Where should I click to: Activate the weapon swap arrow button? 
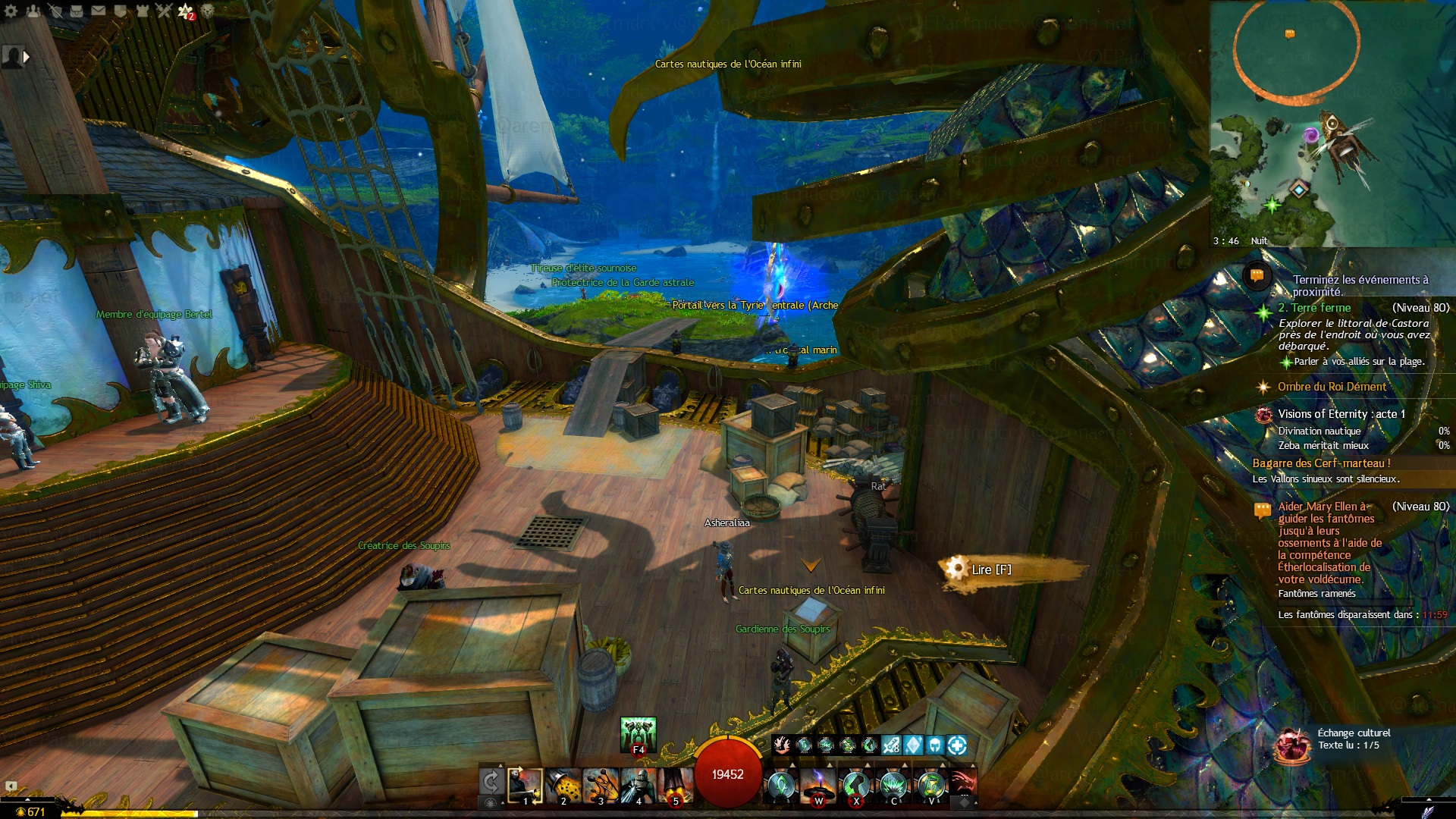(x=491, y=781)
